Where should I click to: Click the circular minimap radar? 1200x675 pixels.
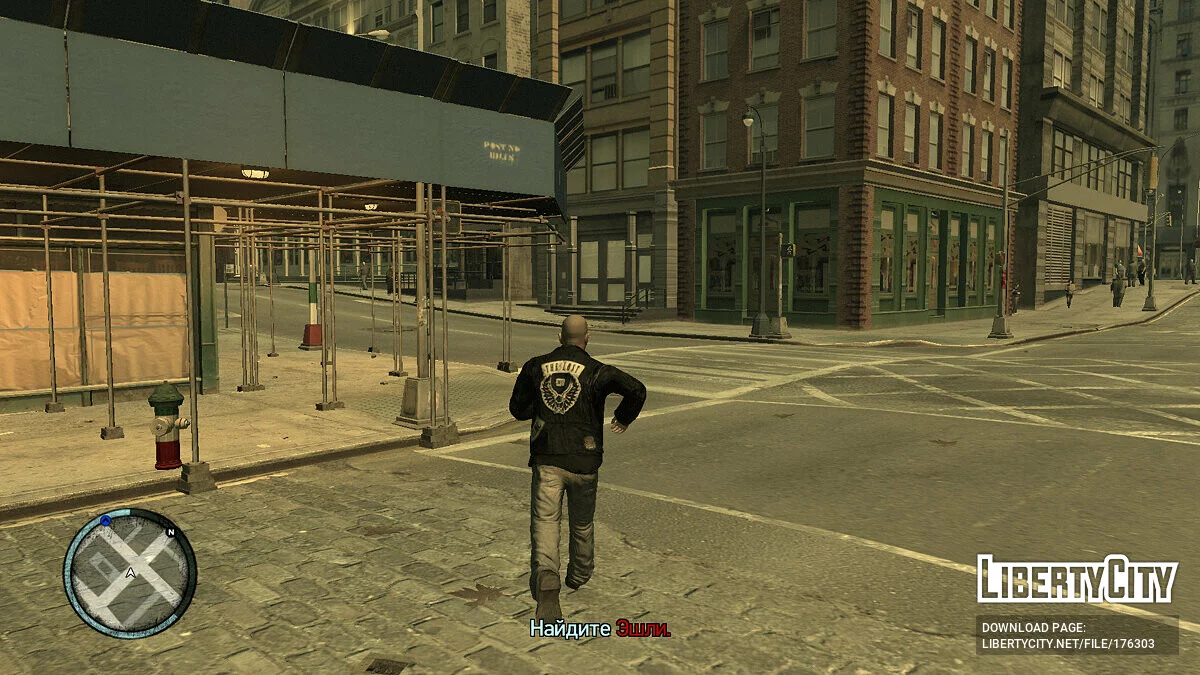coord(130,573)
